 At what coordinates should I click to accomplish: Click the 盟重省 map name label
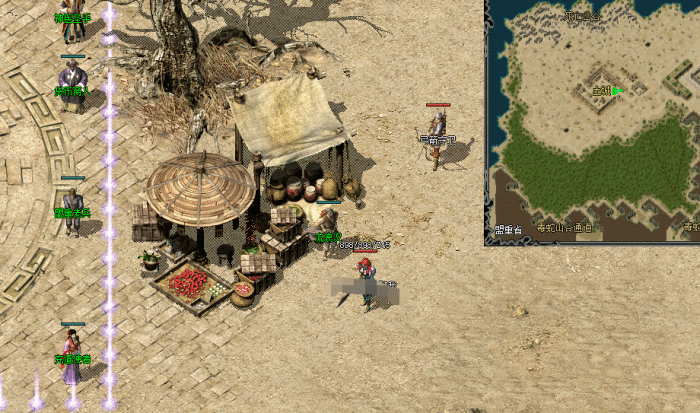(509, 229)
